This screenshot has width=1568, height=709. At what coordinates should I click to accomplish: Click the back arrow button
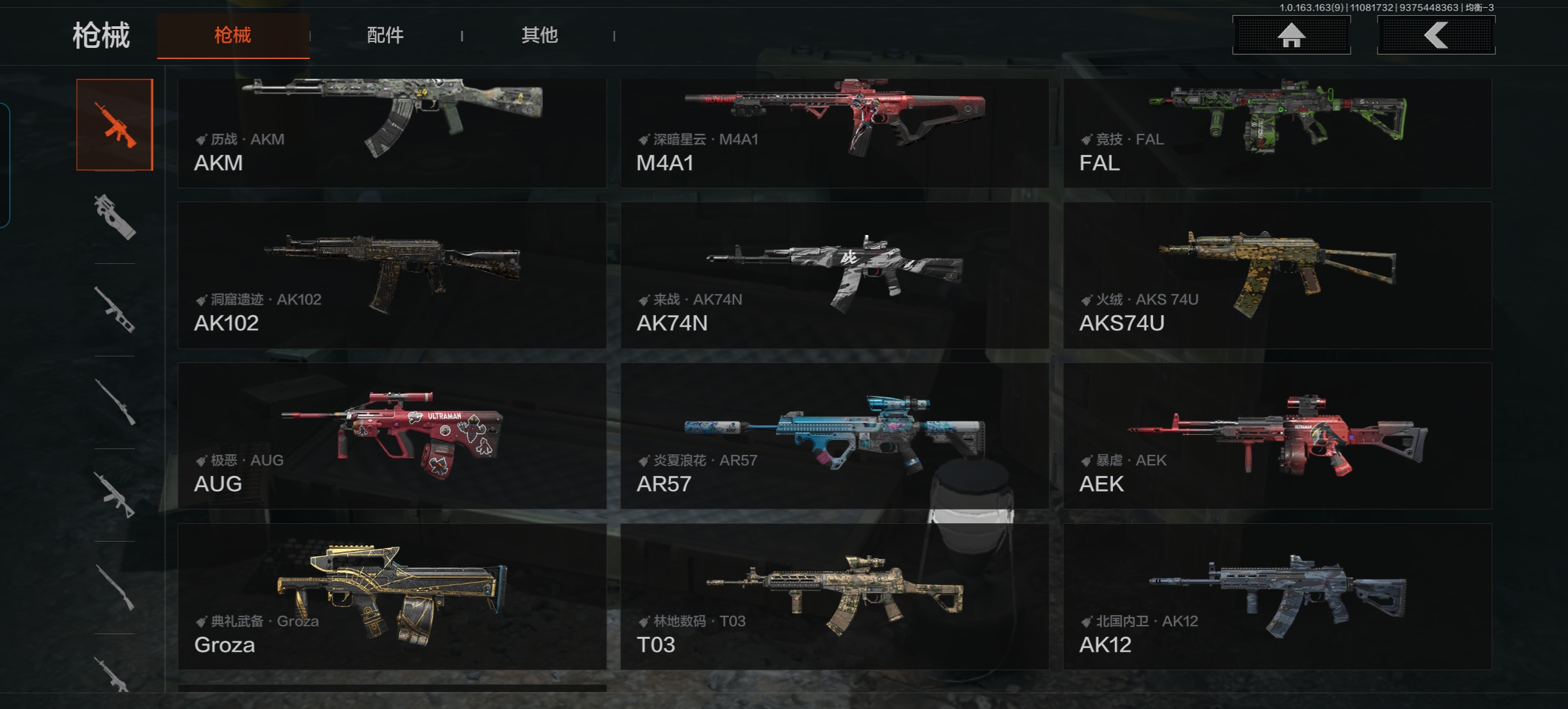(1435, 35)
